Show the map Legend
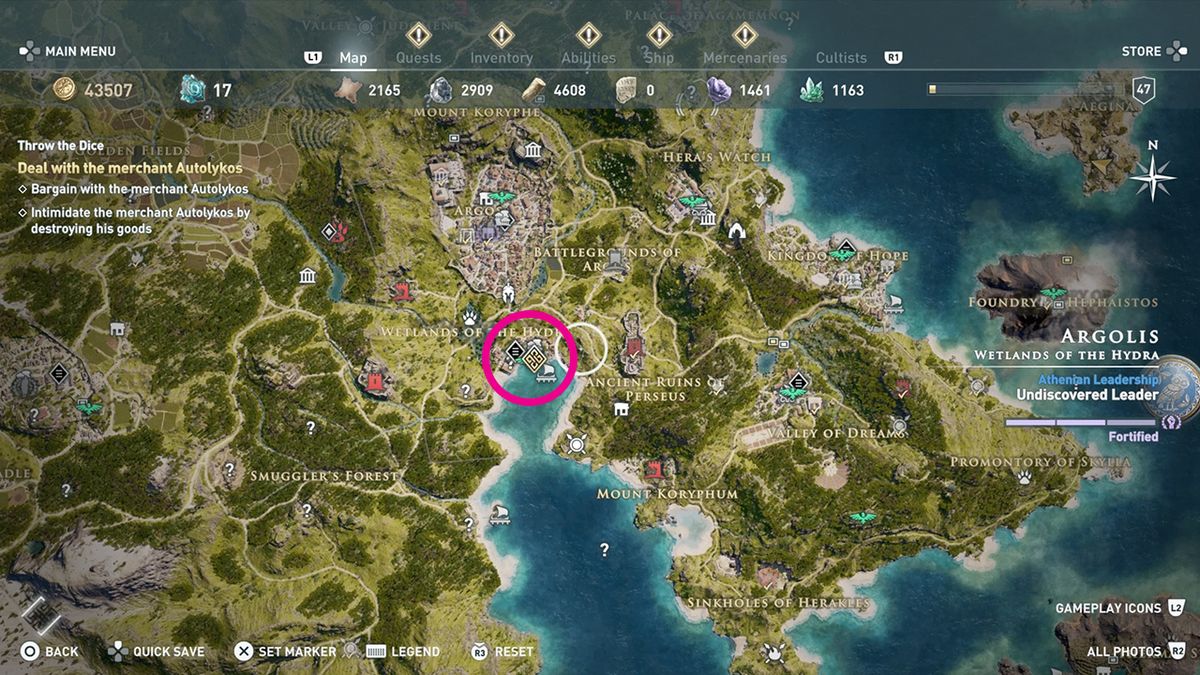Viewport: 1200px width, 675px height. click(x=404, y=651)
